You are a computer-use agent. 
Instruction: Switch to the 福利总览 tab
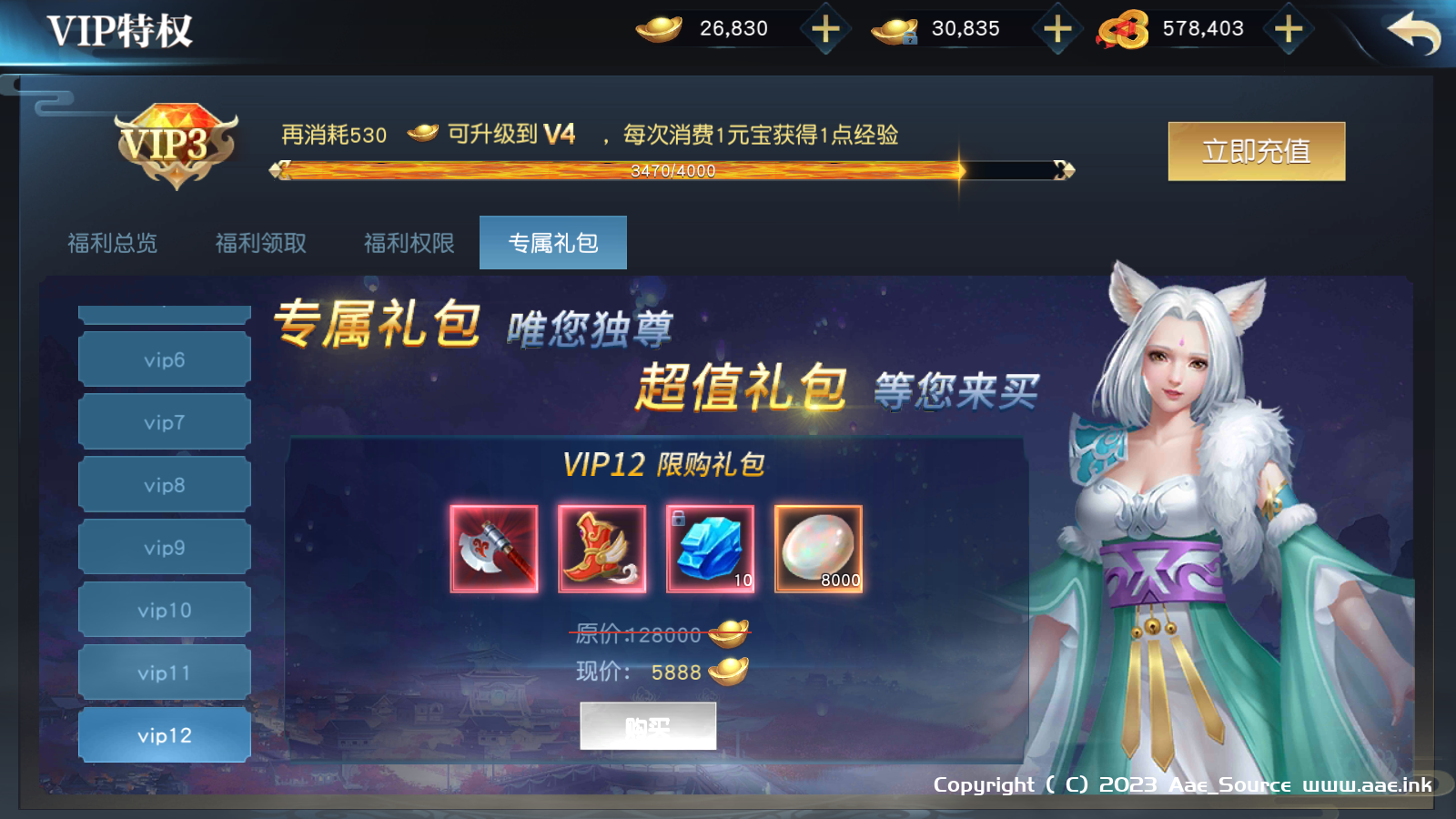(x=113, y=243)
